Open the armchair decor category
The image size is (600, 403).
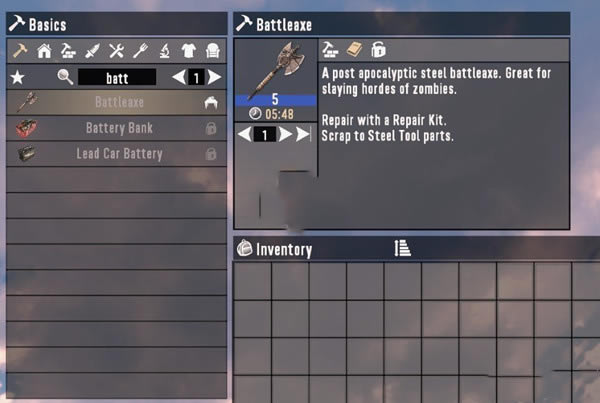click(212, 50)
